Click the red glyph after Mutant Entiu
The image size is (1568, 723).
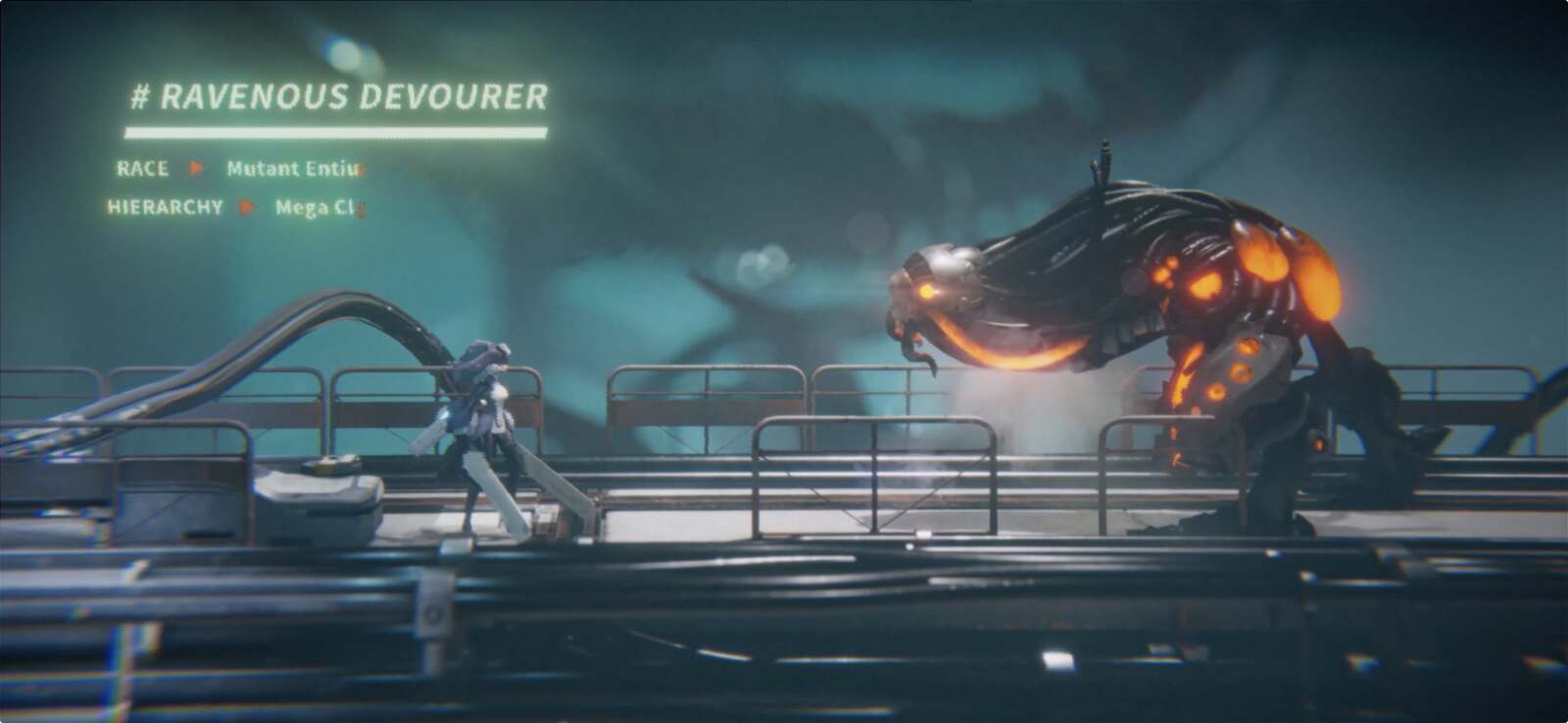point(365,169)
